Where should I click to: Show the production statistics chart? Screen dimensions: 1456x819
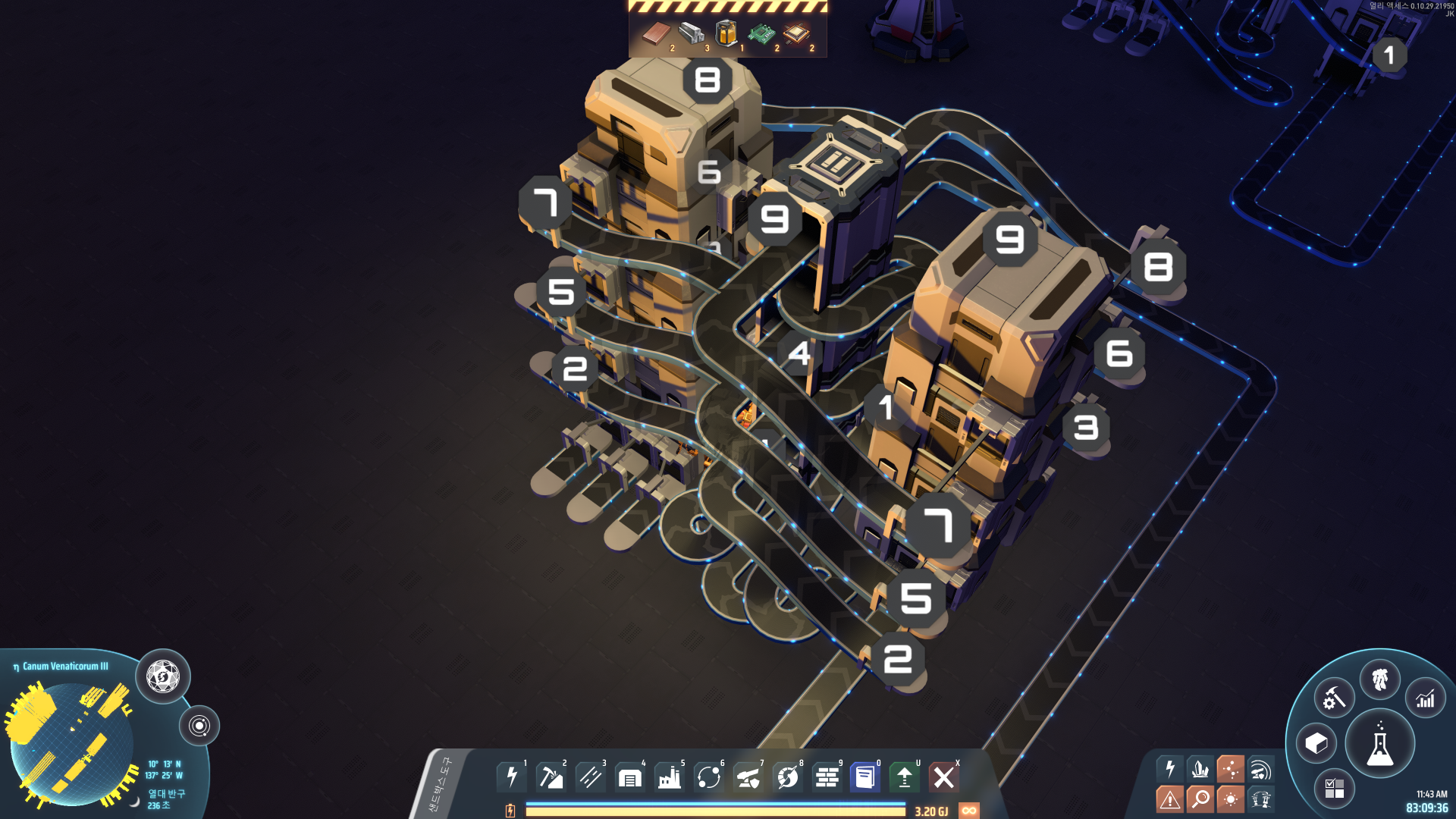1426,698
